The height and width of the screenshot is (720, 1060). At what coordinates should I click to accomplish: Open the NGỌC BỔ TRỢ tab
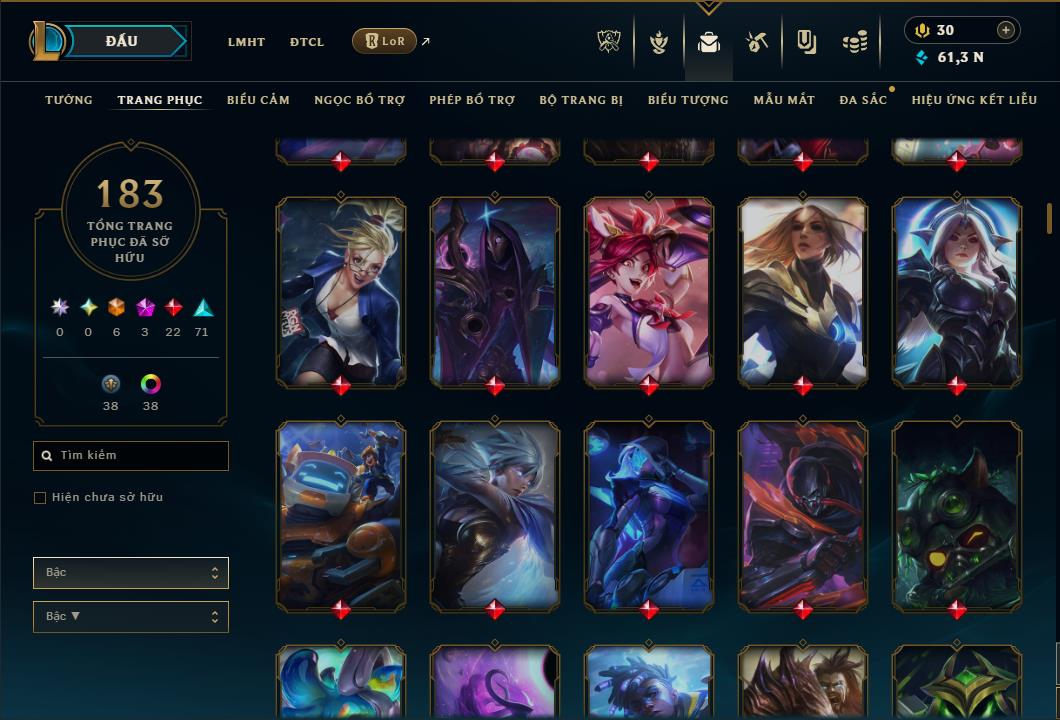(x=359, y=100)
